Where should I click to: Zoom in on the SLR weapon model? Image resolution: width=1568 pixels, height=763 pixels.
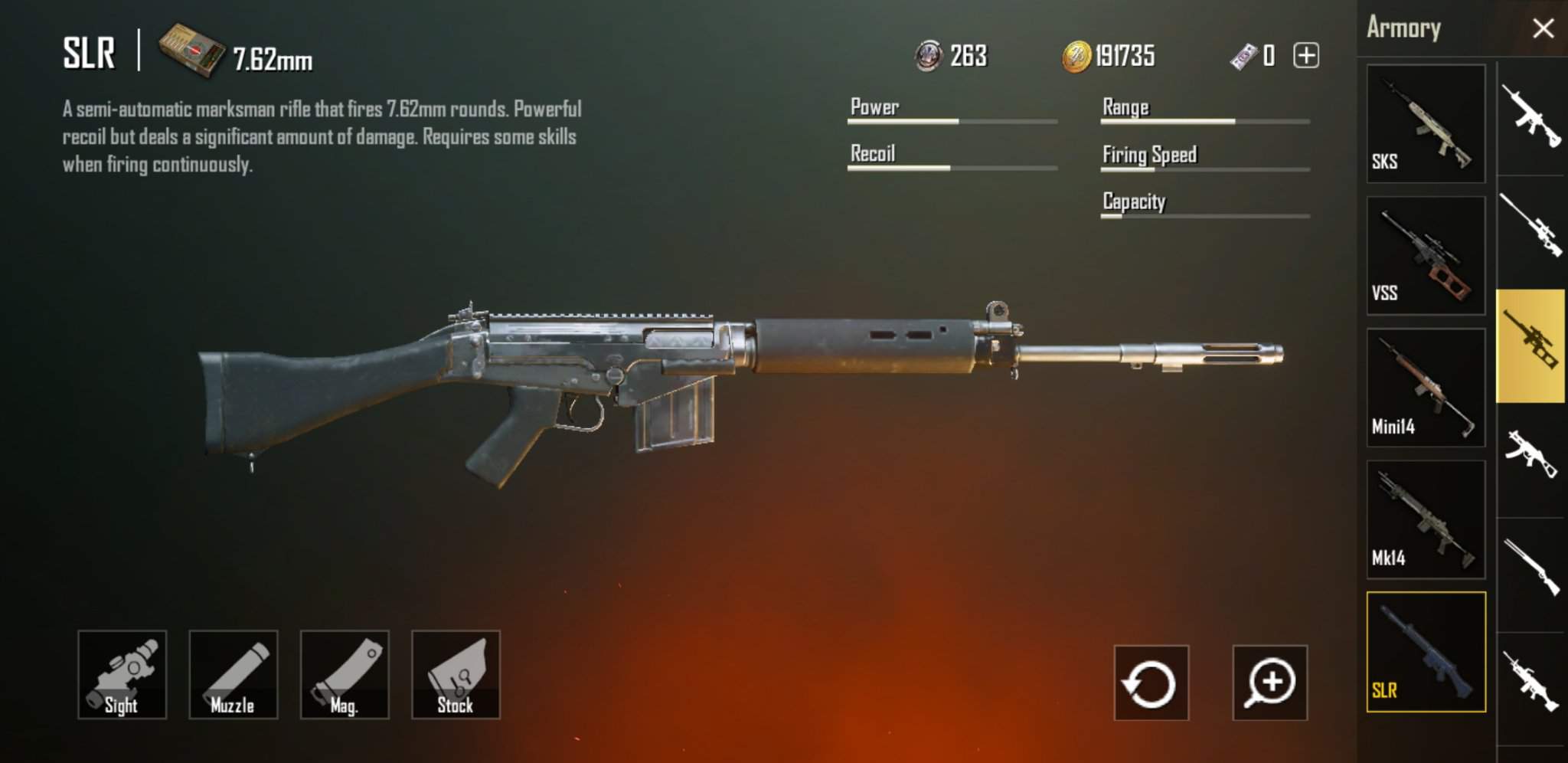point(1271,682)
